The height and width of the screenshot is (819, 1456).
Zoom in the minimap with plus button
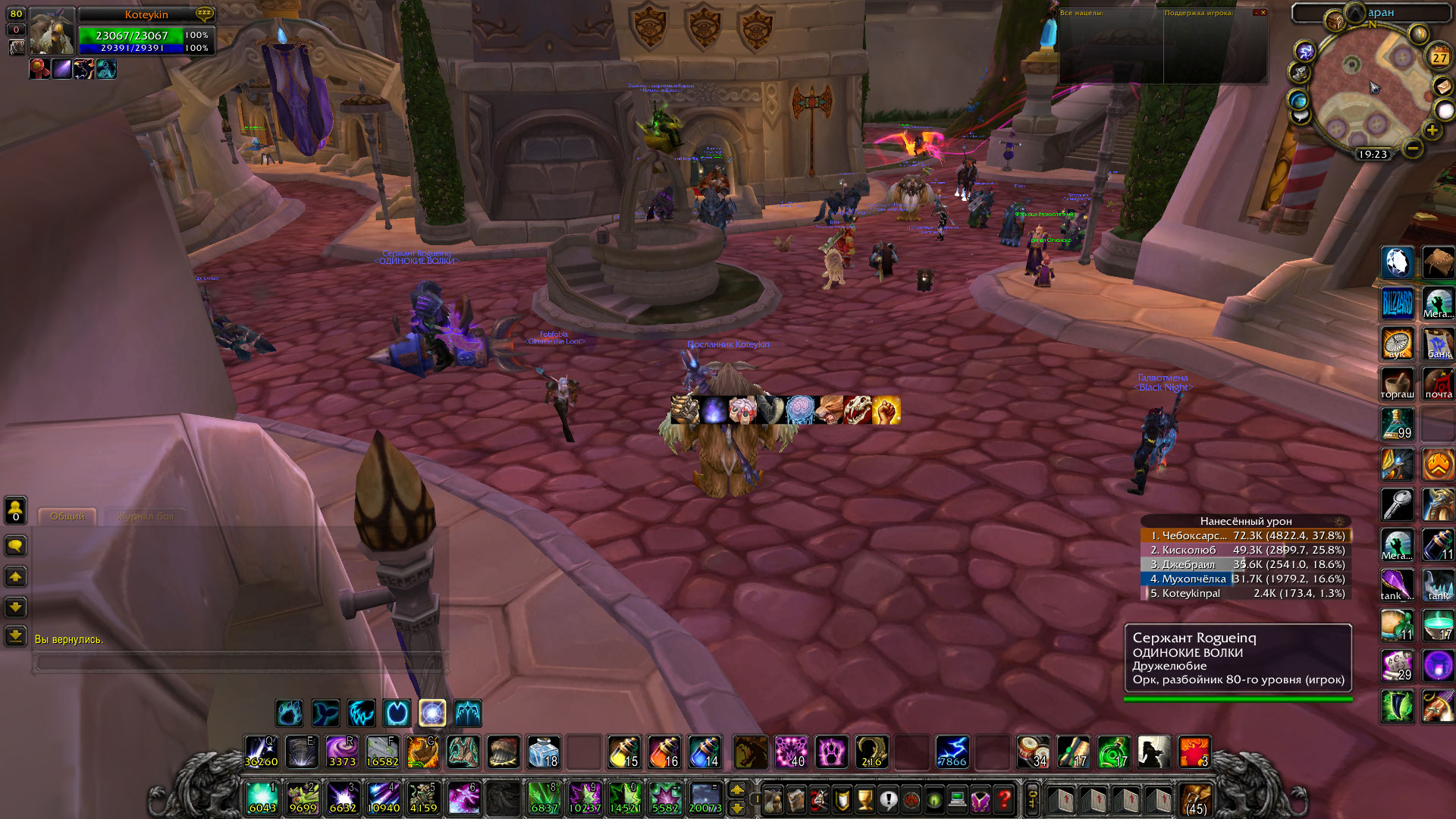coord(1432,130)
